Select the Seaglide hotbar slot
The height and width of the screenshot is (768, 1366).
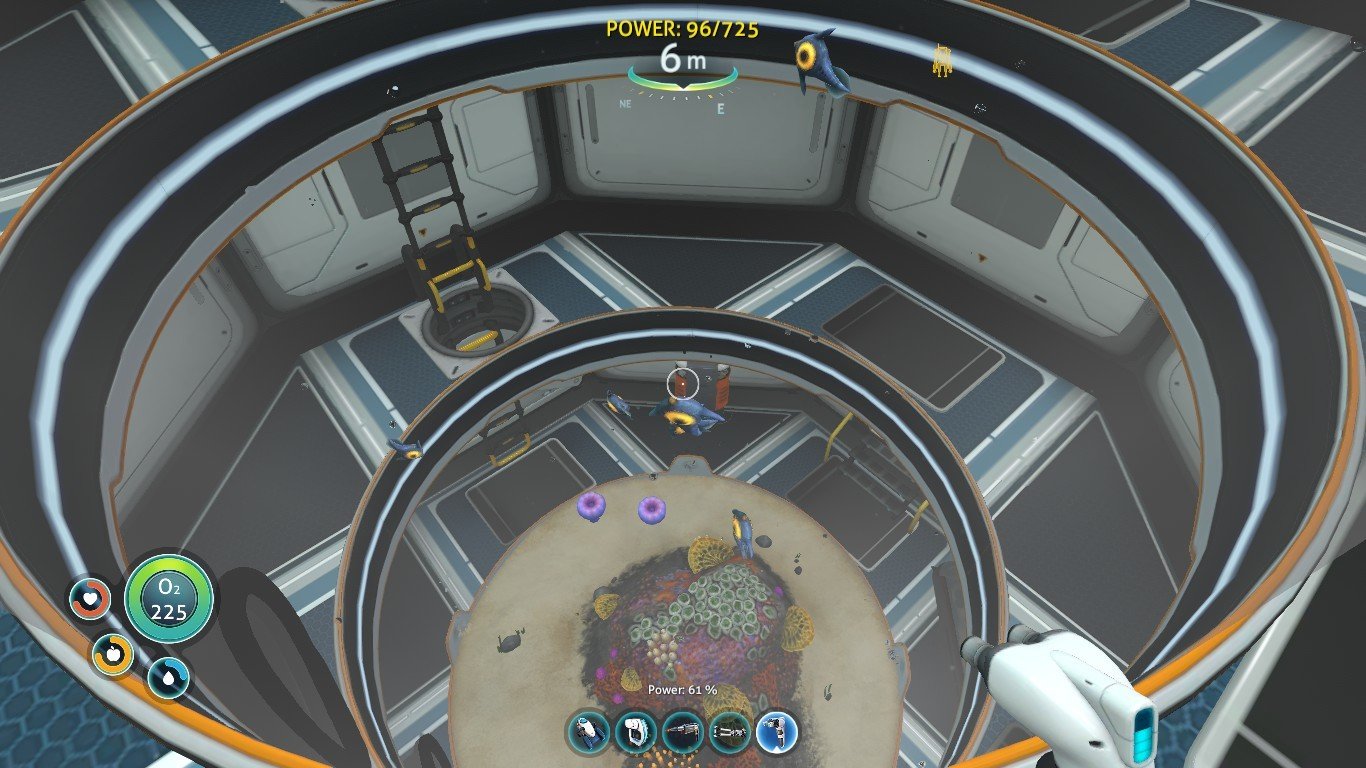click(x=589, y=733)
